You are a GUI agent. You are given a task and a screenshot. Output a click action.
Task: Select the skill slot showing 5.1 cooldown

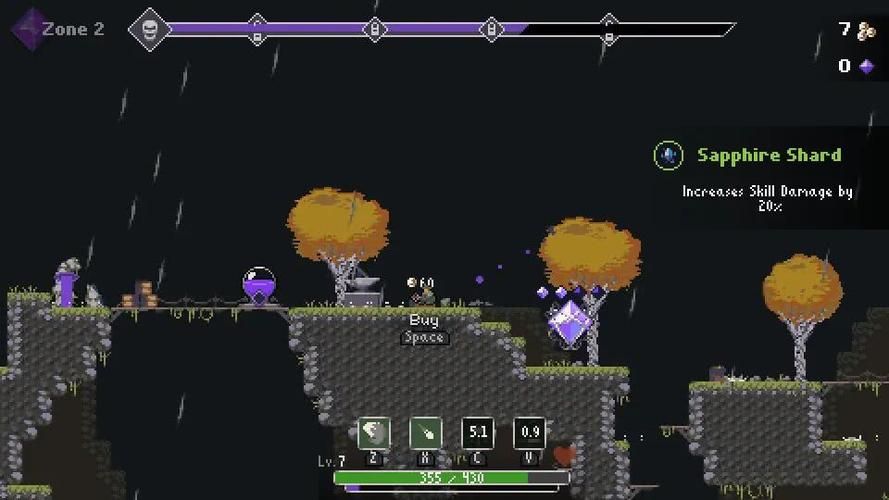click(x=478, y=433)
